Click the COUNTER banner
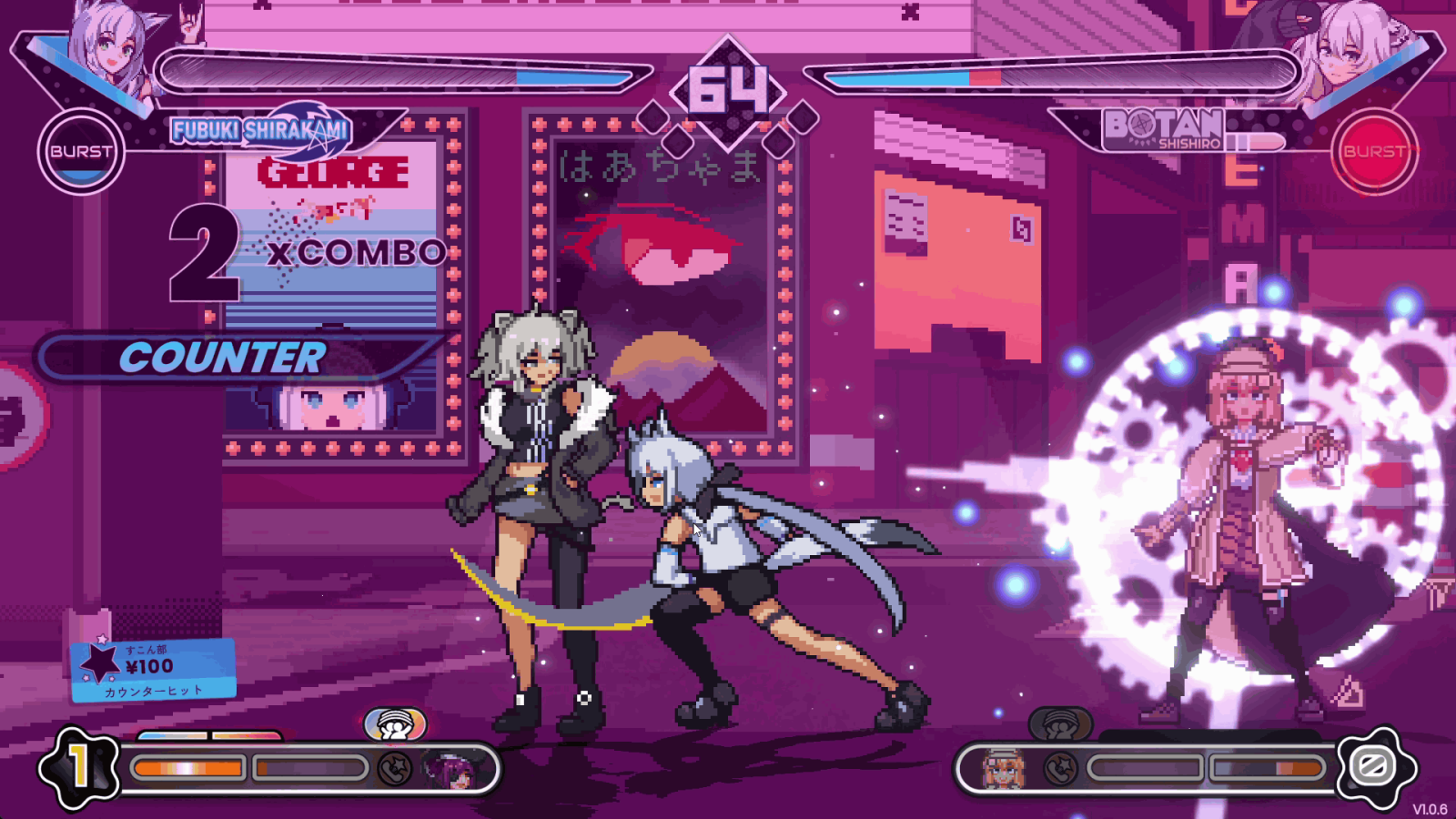 [x=225, y=357]
